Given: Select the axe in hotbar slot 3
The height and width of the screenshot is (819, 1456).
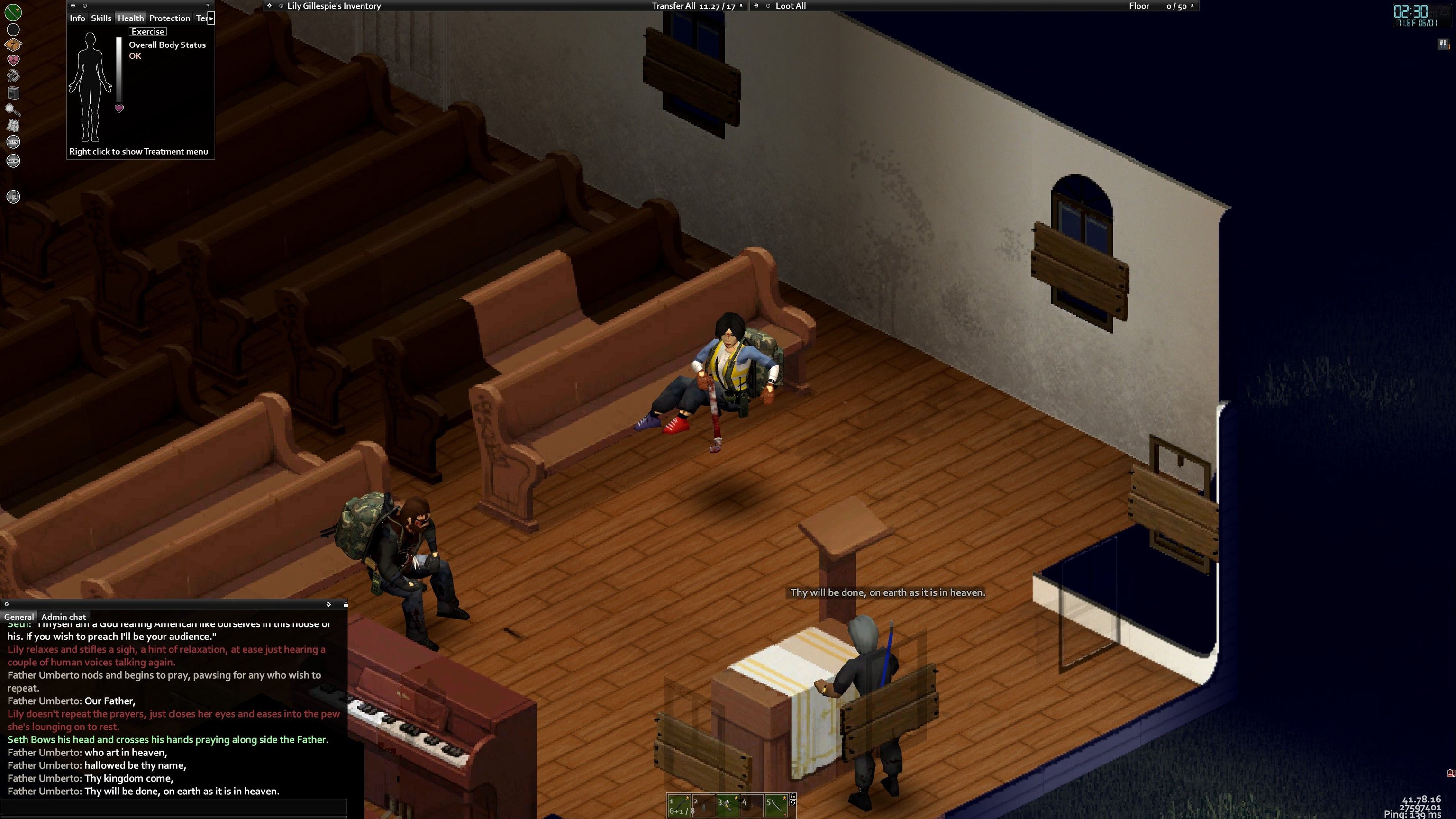Looking at the screenshot, I should pos(728,805).
